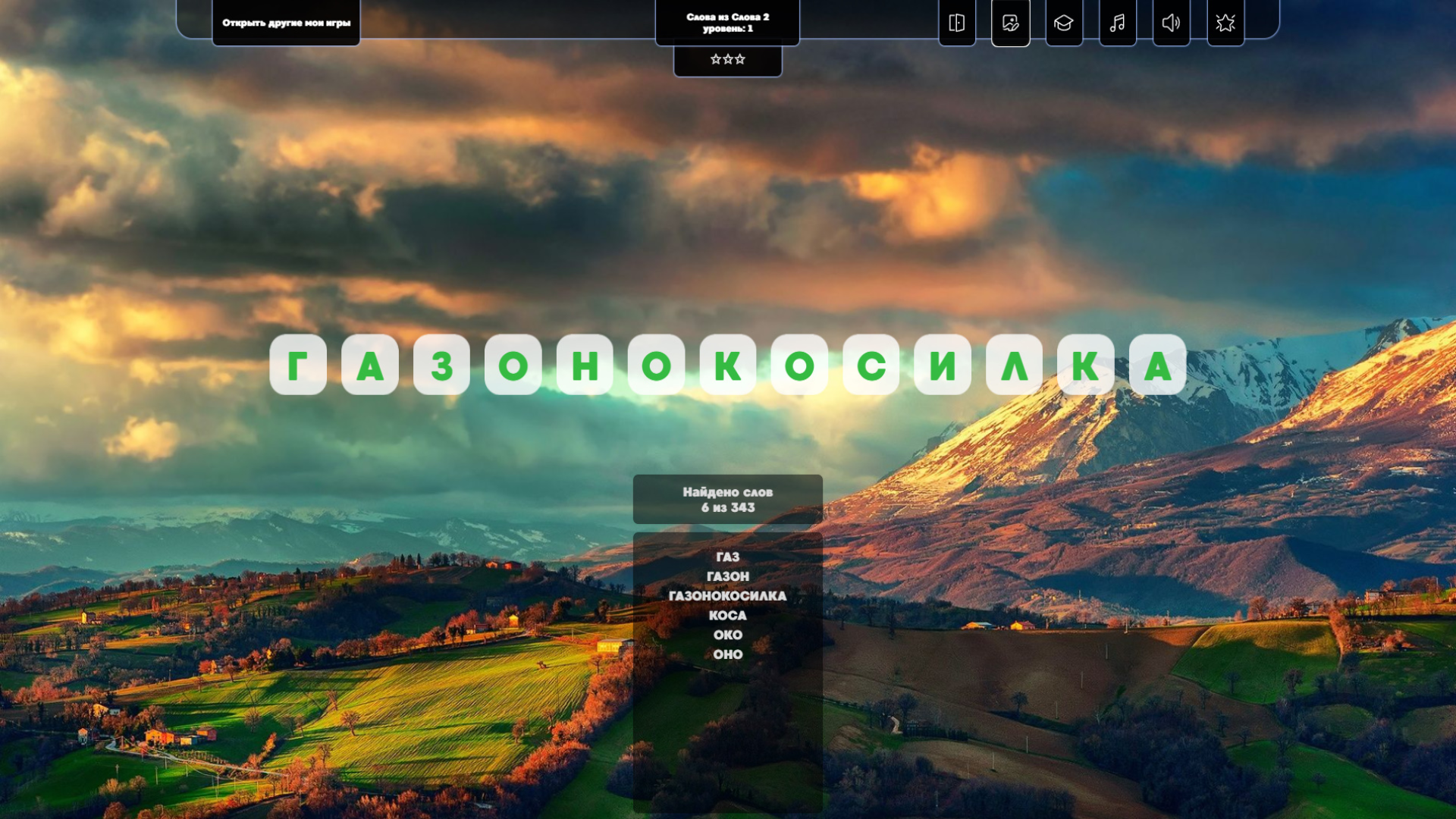Click the speaker volume icon

(x=1171, y=23)
